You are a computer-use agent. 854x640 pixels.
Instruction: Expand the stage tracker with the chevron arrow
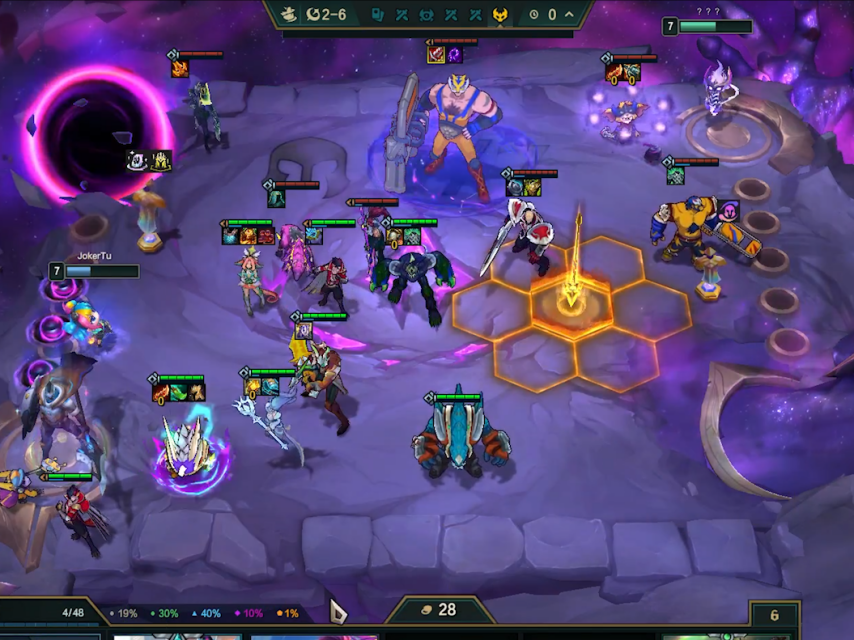tap(570, 15)
